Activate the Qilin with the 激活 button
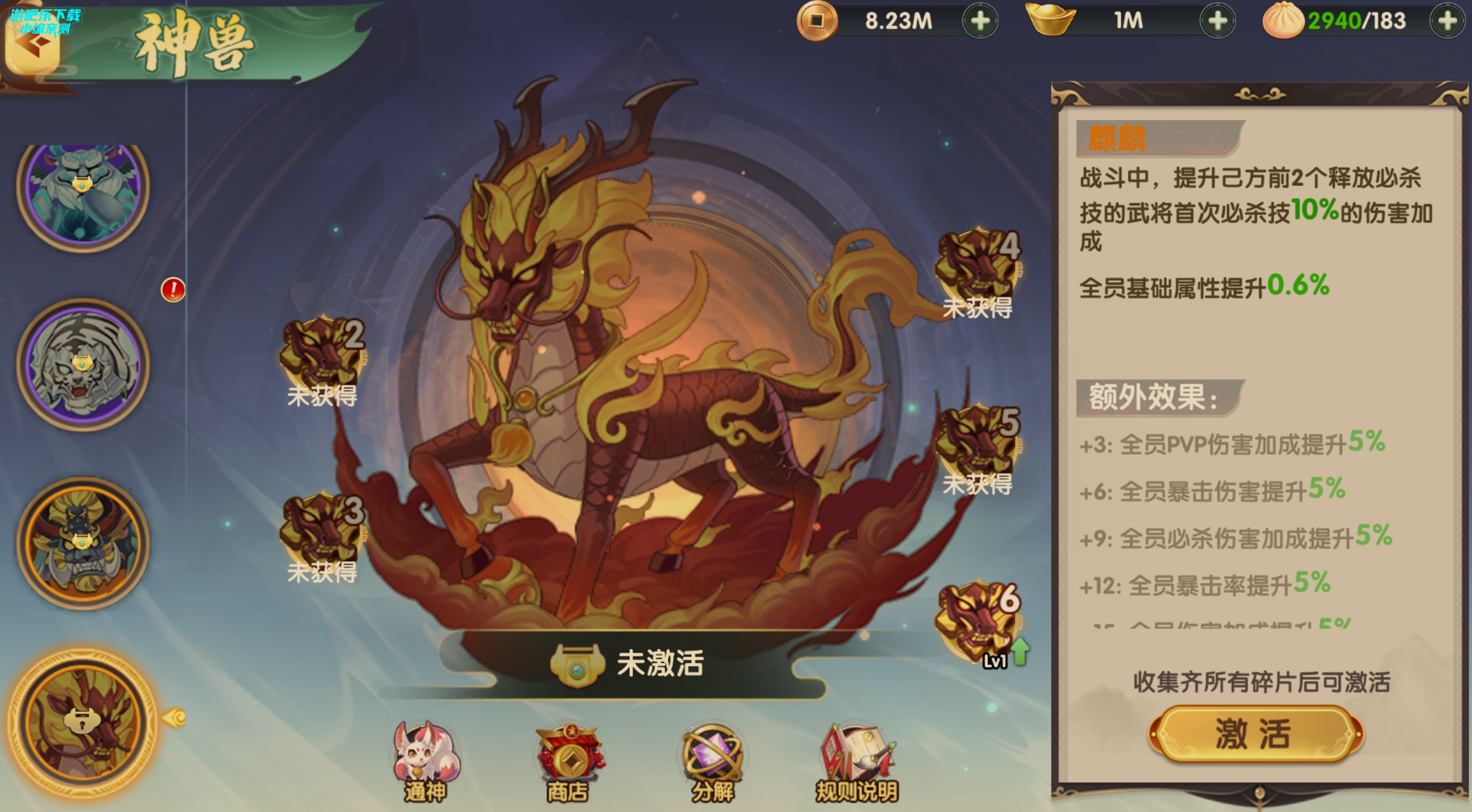This screenshot has width=1472, height=812. pyautogui.click(x=1255, y=734)
